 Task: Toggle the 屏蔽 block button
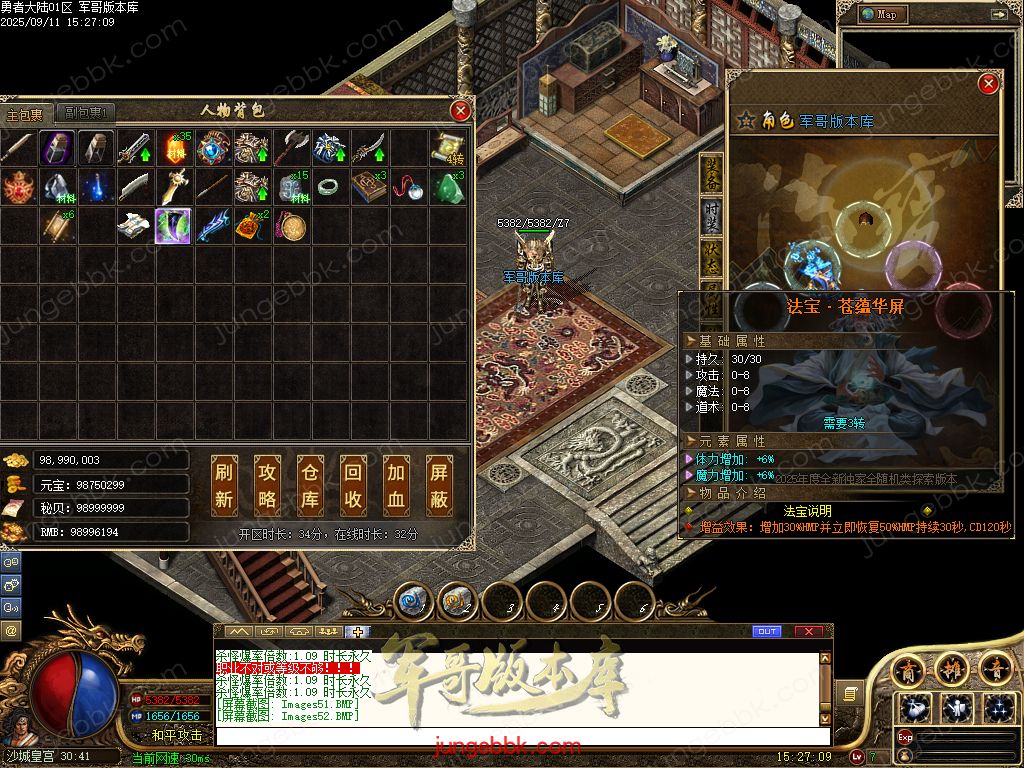pyautogui.click(x=439, y=485)
